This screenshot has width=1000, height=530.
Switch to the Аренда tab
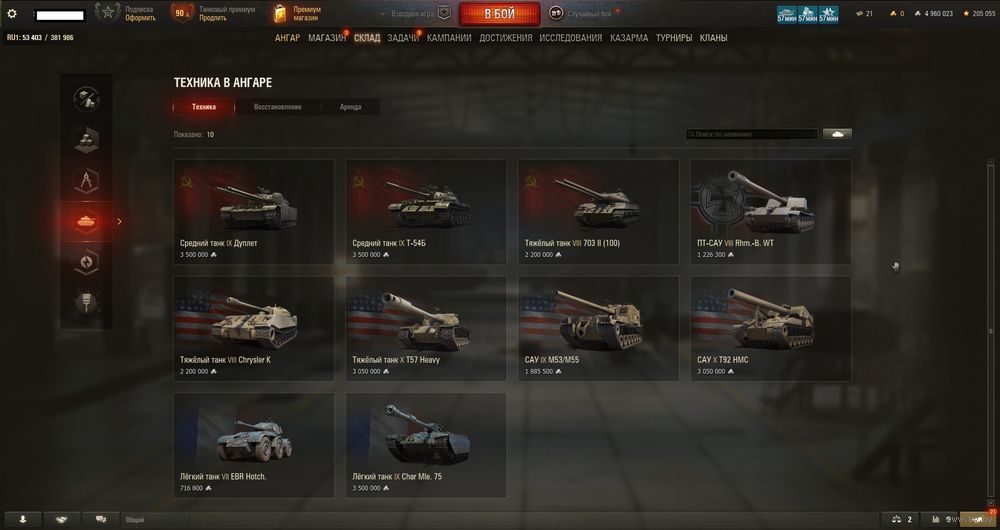[x=350, y=107]
